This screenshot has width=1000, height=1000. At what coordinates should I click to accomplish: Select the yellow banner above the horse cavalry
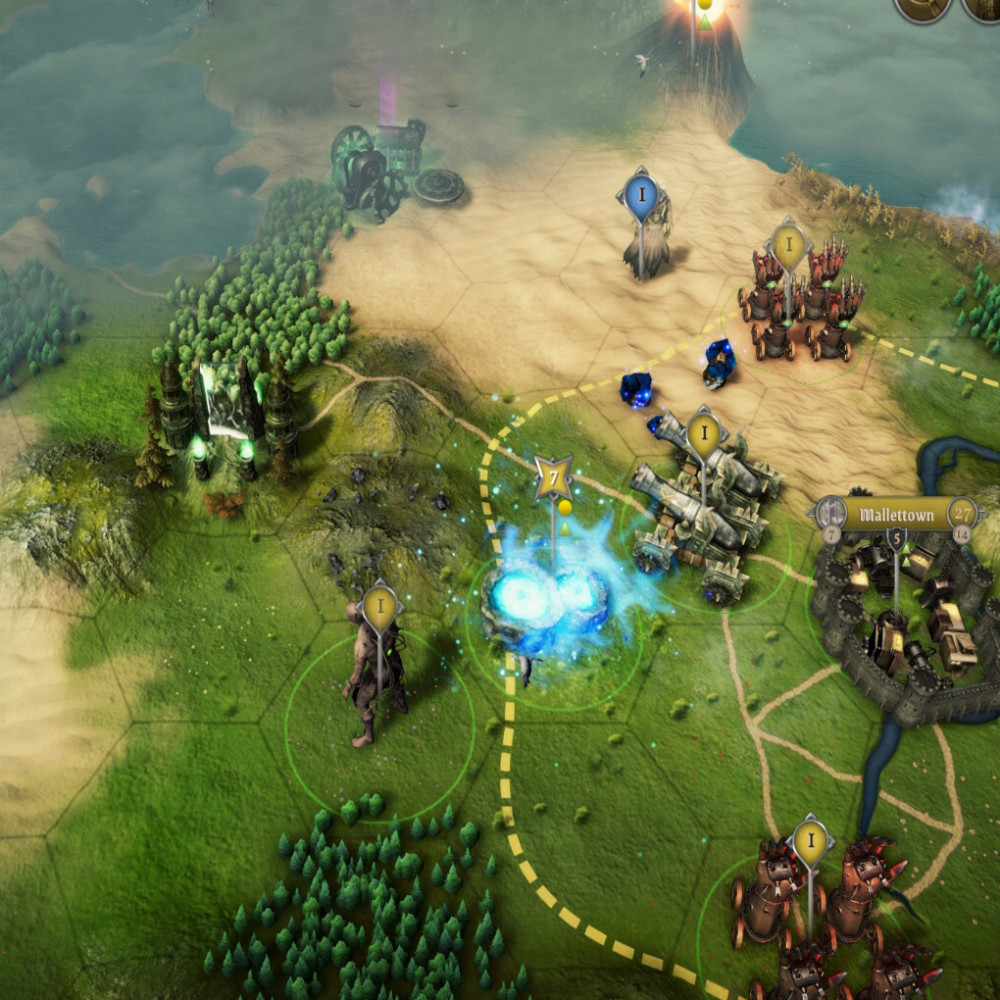pos(811,843)
